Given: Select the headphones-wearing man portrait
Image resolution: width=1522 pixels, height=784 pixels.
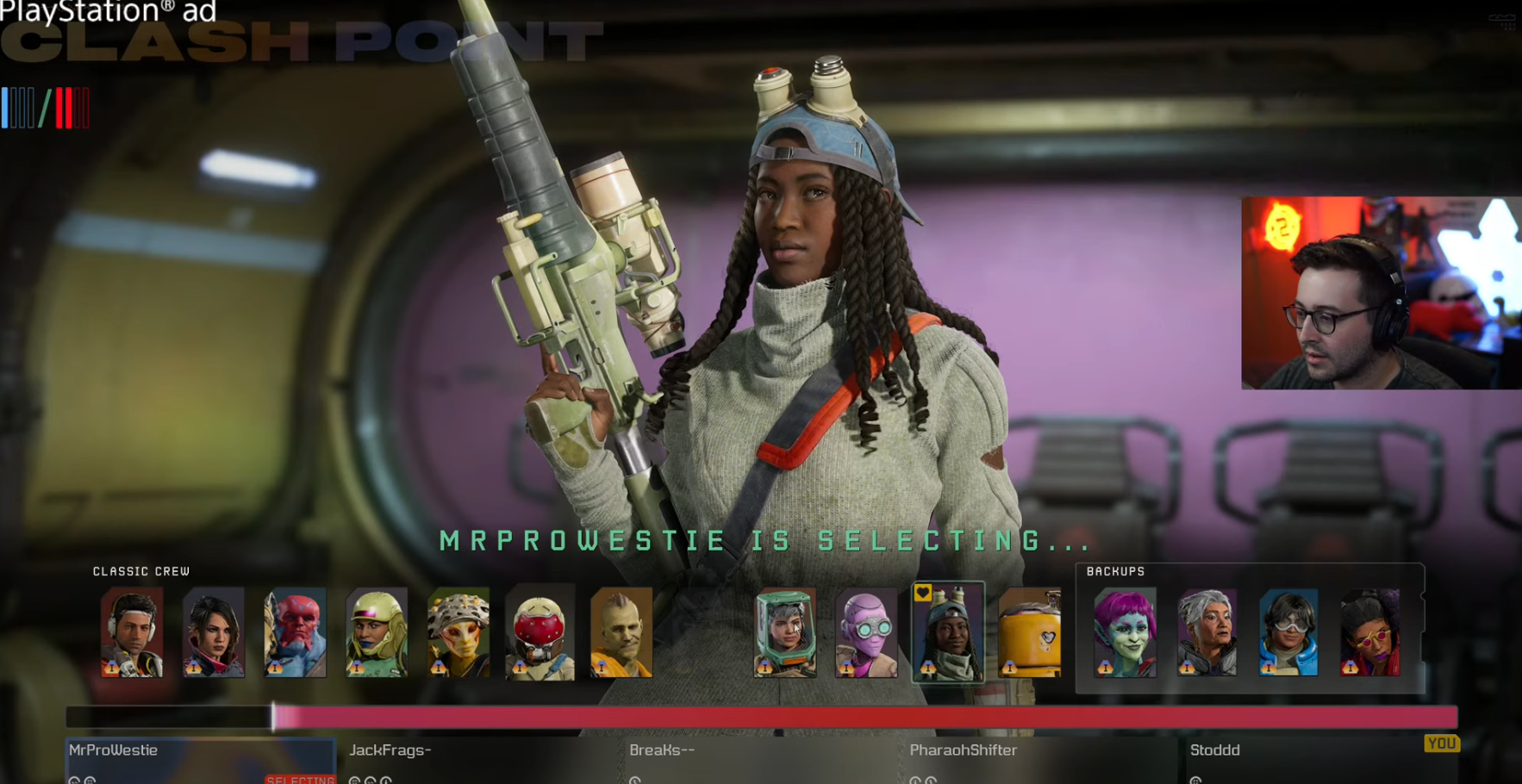Looking at the screenshot, I should 132,632.
